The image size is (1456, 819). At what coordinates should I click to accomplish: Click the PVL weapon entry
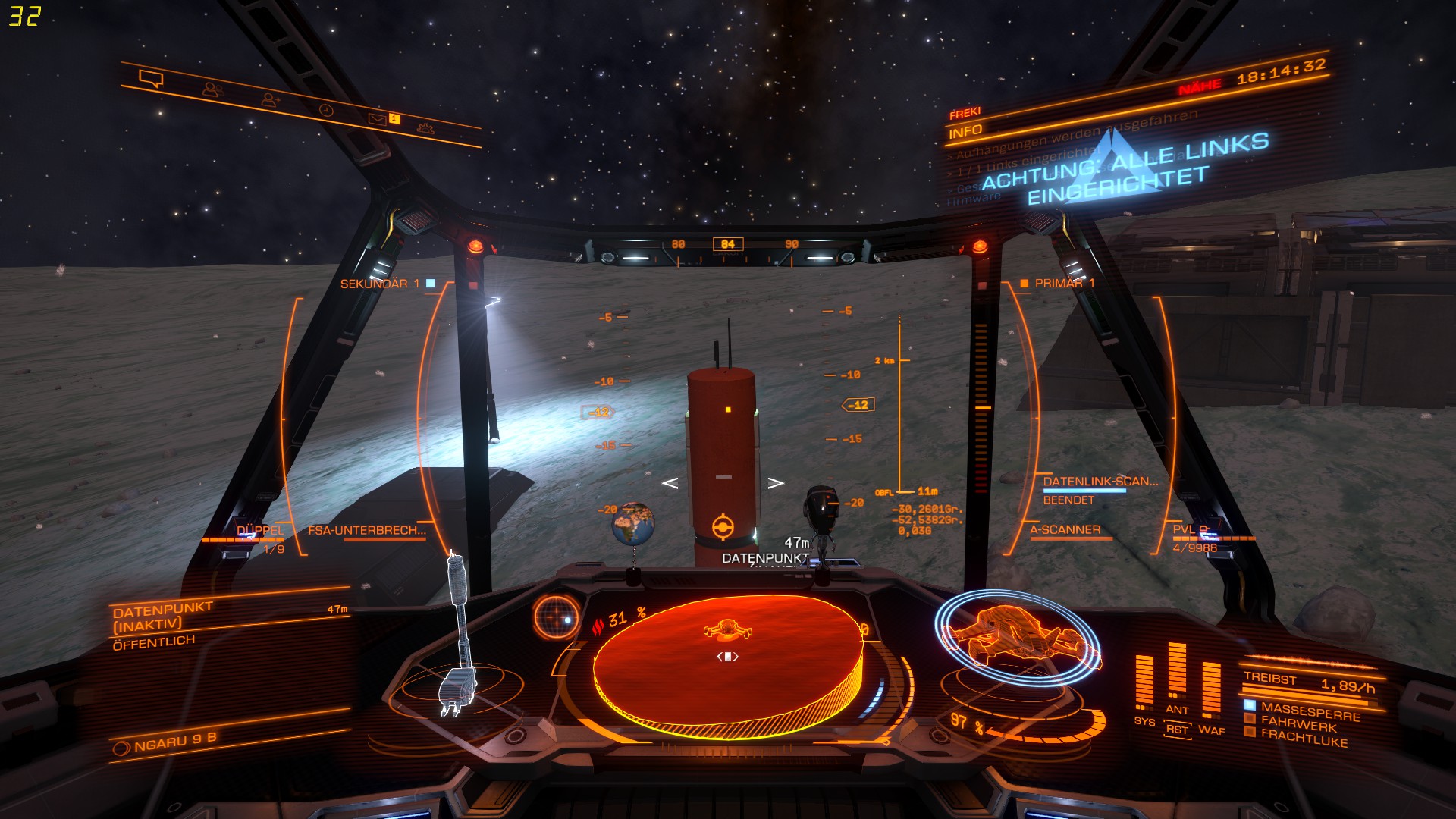1190,530
